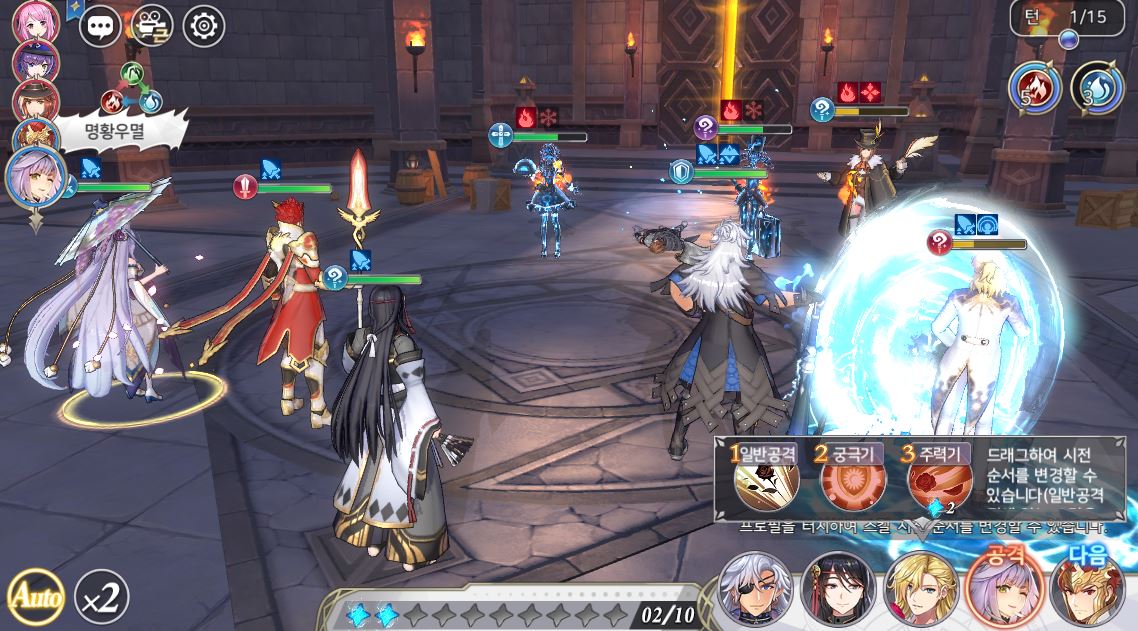
Task: Tap the water element orb
Action: point(1097,88)
